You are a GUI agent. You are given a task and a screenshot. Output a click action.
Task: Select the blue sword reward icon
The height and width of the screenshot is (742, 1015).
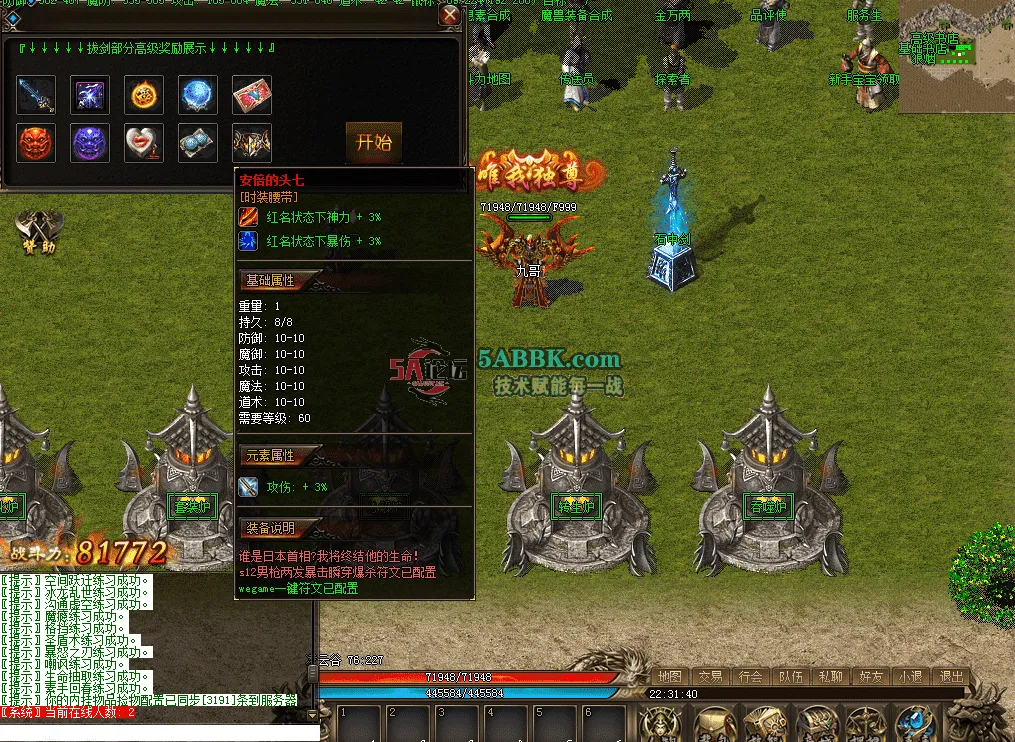tap(36, 95)
